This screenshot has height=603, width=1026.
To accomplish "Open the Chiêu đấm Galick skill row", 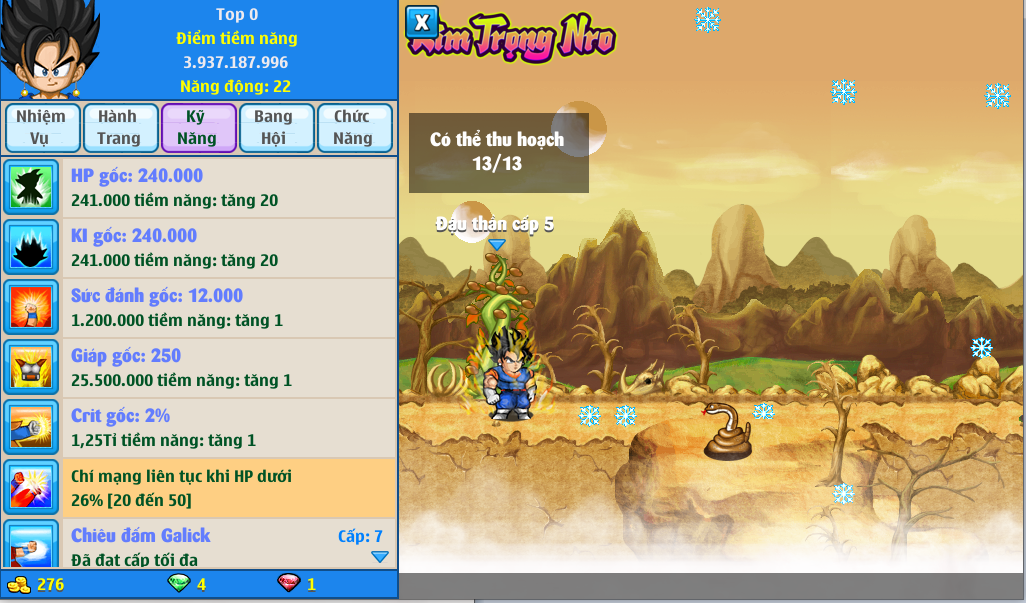I will pyautogui.click(x=200, y=544).
